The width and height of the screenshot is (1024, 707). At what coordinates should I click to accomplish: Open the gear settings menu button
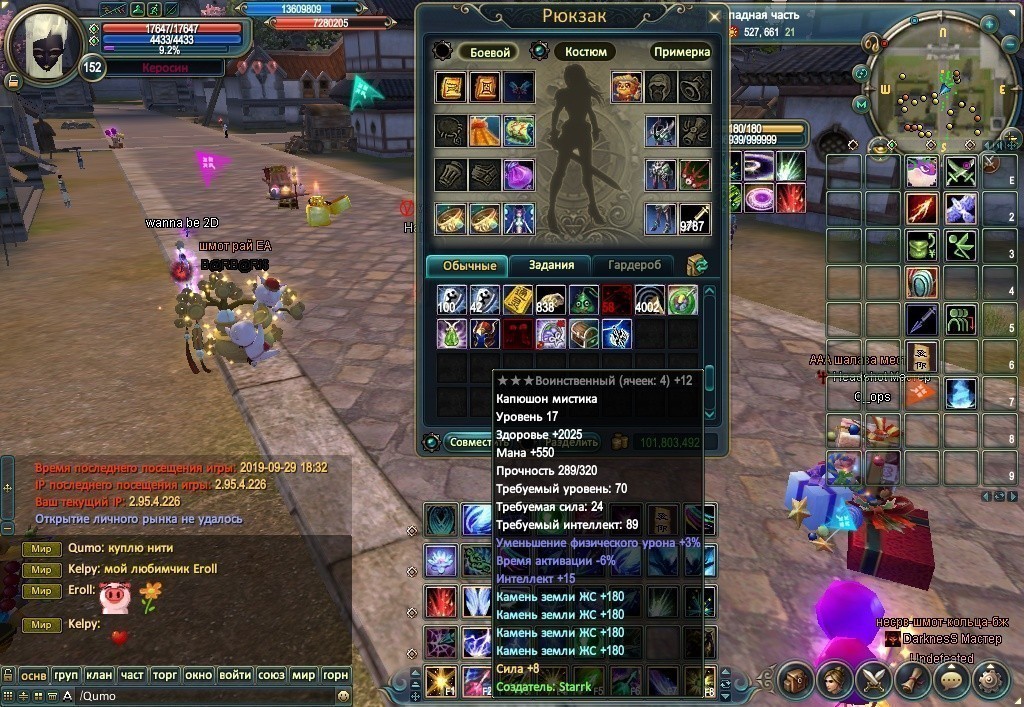click(x=993, y=680)
